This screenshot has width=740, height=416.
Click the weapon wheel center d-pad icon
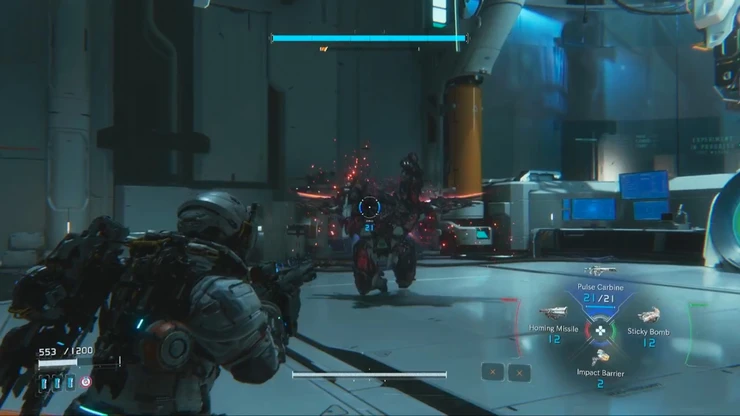coord(600,328)
